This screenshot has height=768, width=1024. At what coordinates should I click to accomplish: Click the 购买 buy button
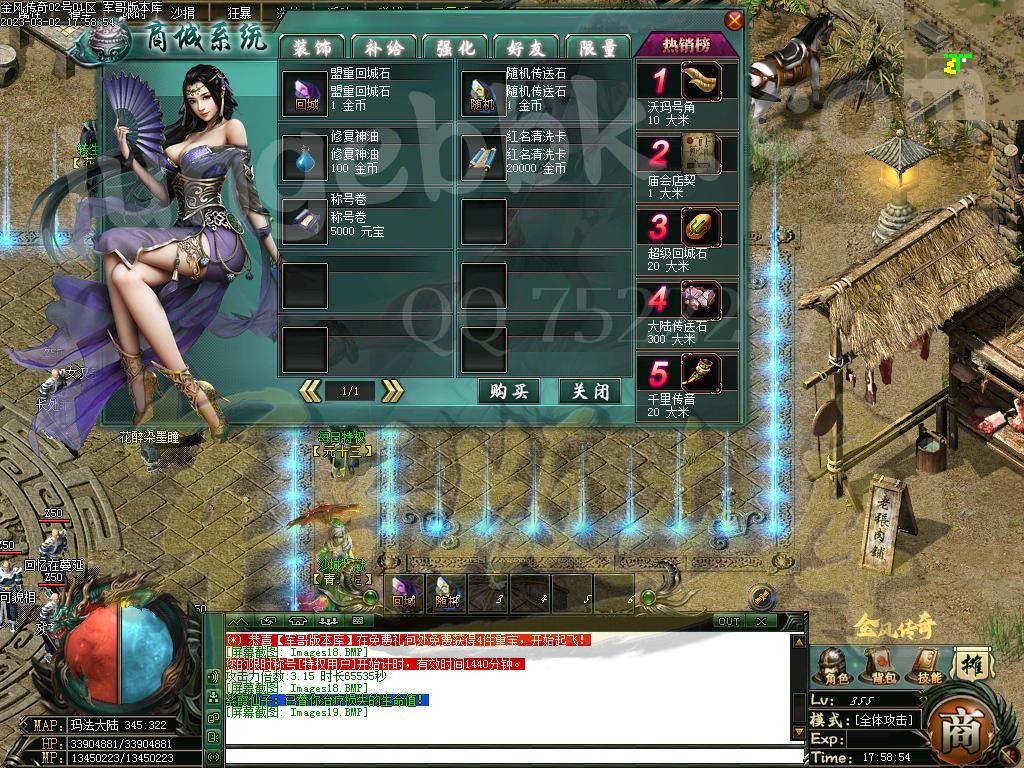tap(509, 391)
